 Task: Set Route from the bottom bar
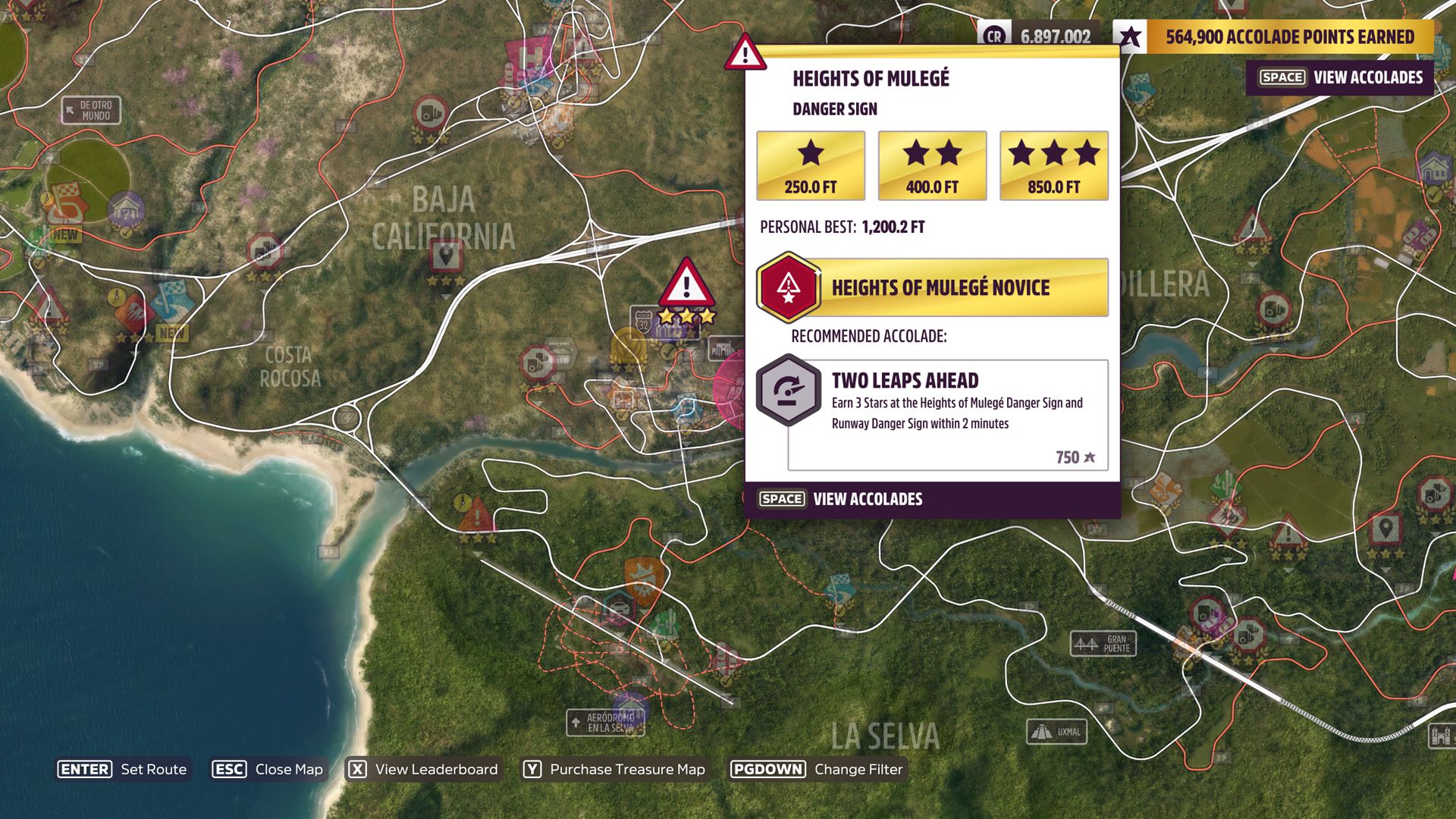123,769
